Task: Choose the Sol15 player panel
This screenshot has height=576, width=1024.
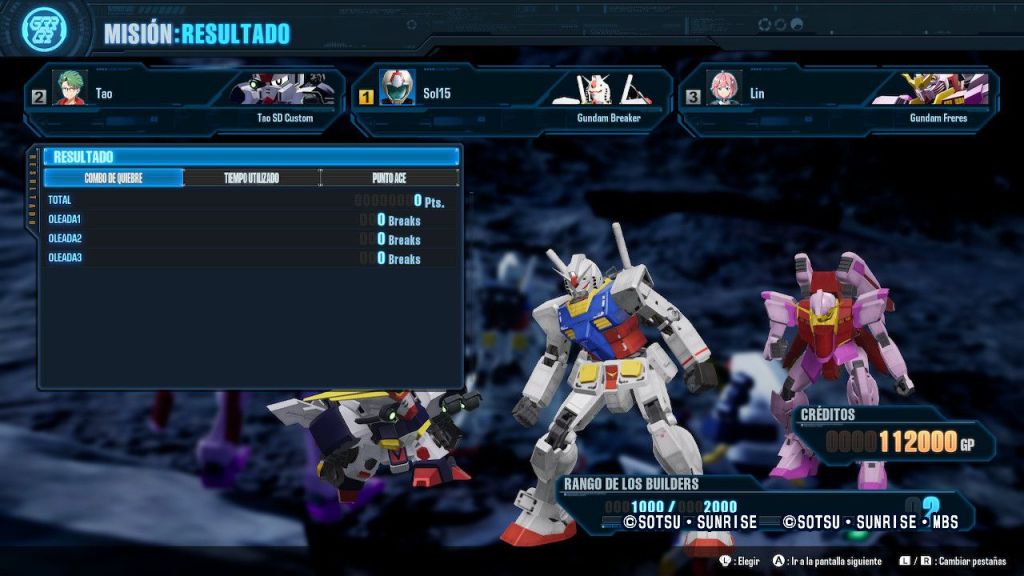Action: tap(512, 100)
